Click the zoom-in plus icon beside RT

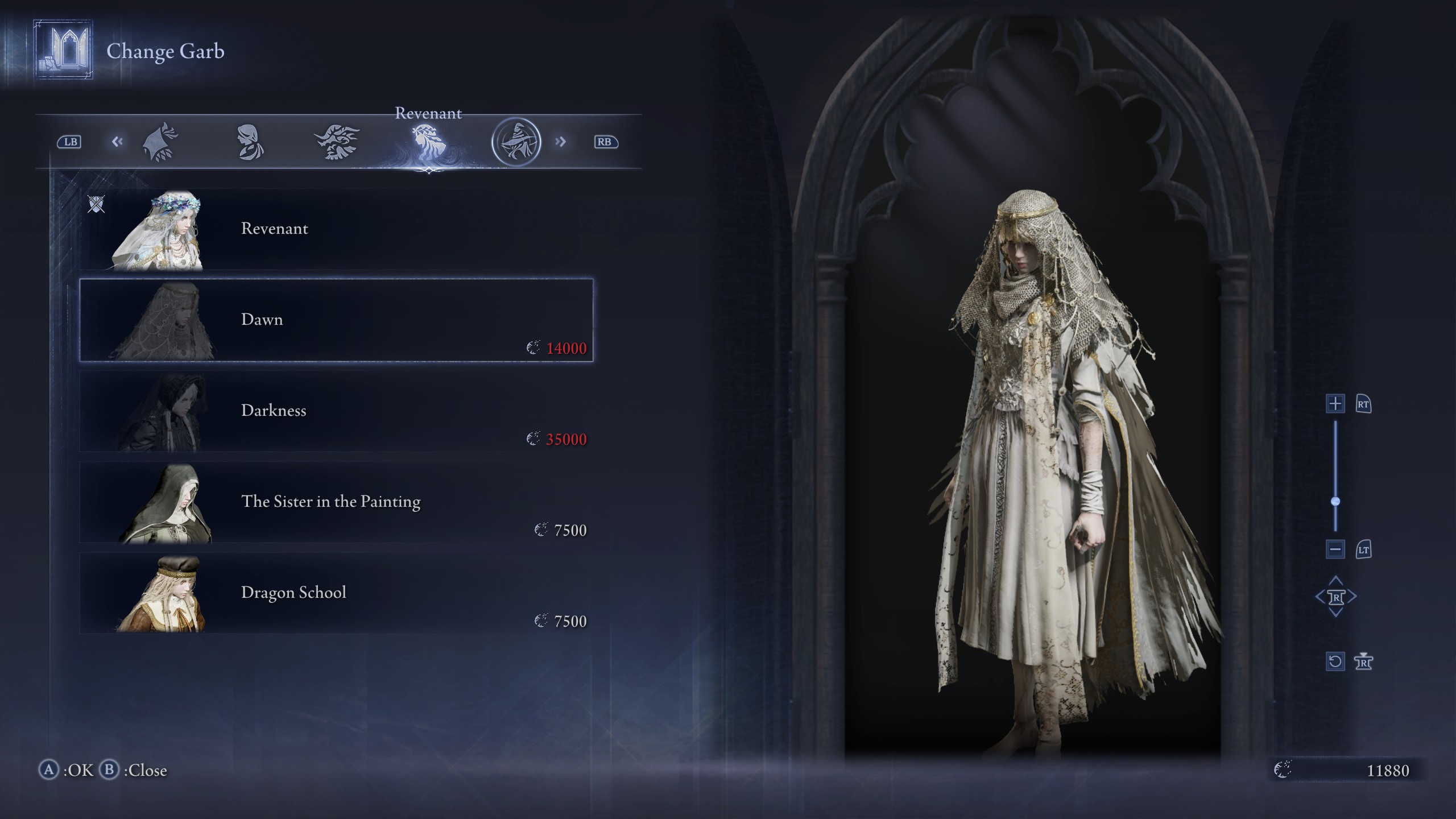1335,404
